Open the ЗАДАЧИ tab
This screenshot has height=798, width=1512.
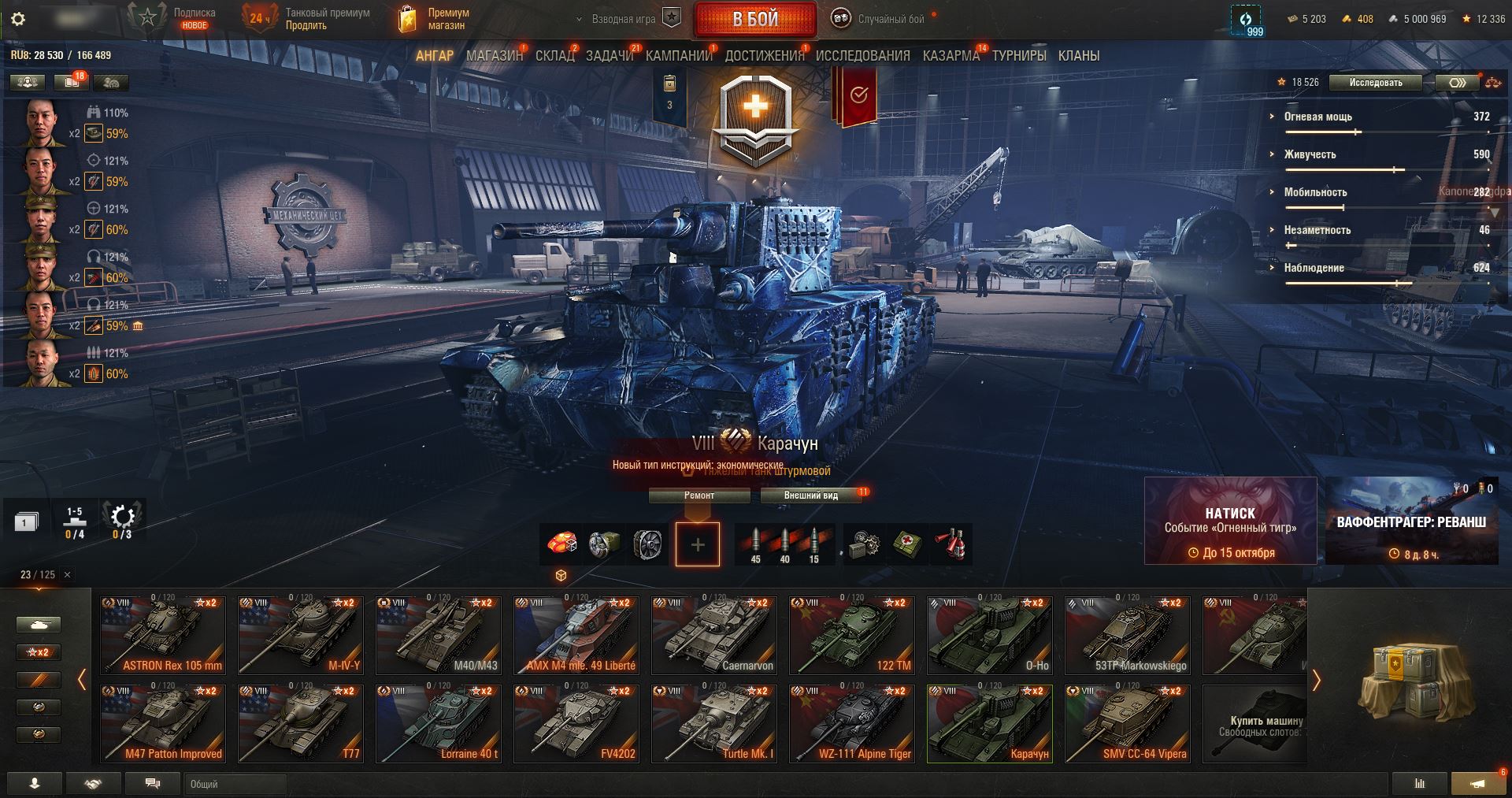609,56
